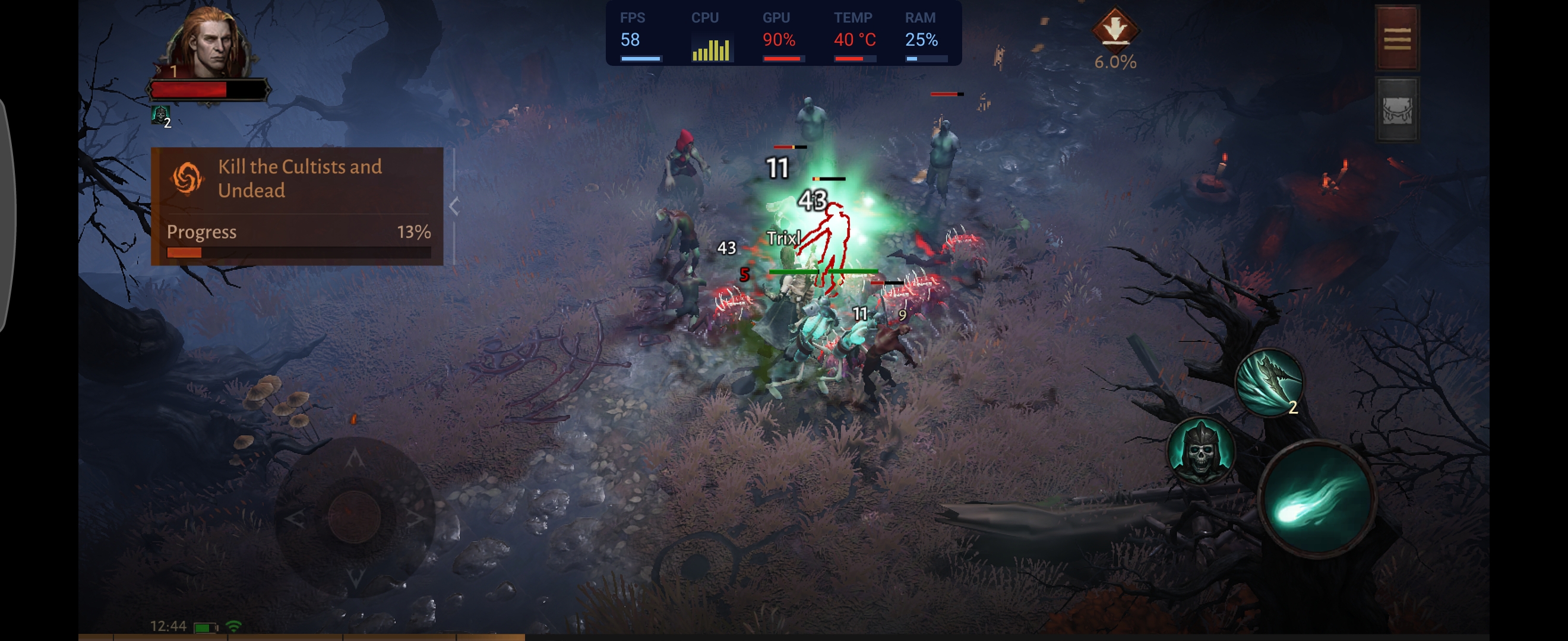Screen dimensions: 1568x641
Task: Tap the virtual movement joystick center
Action: tap(354, 516)
